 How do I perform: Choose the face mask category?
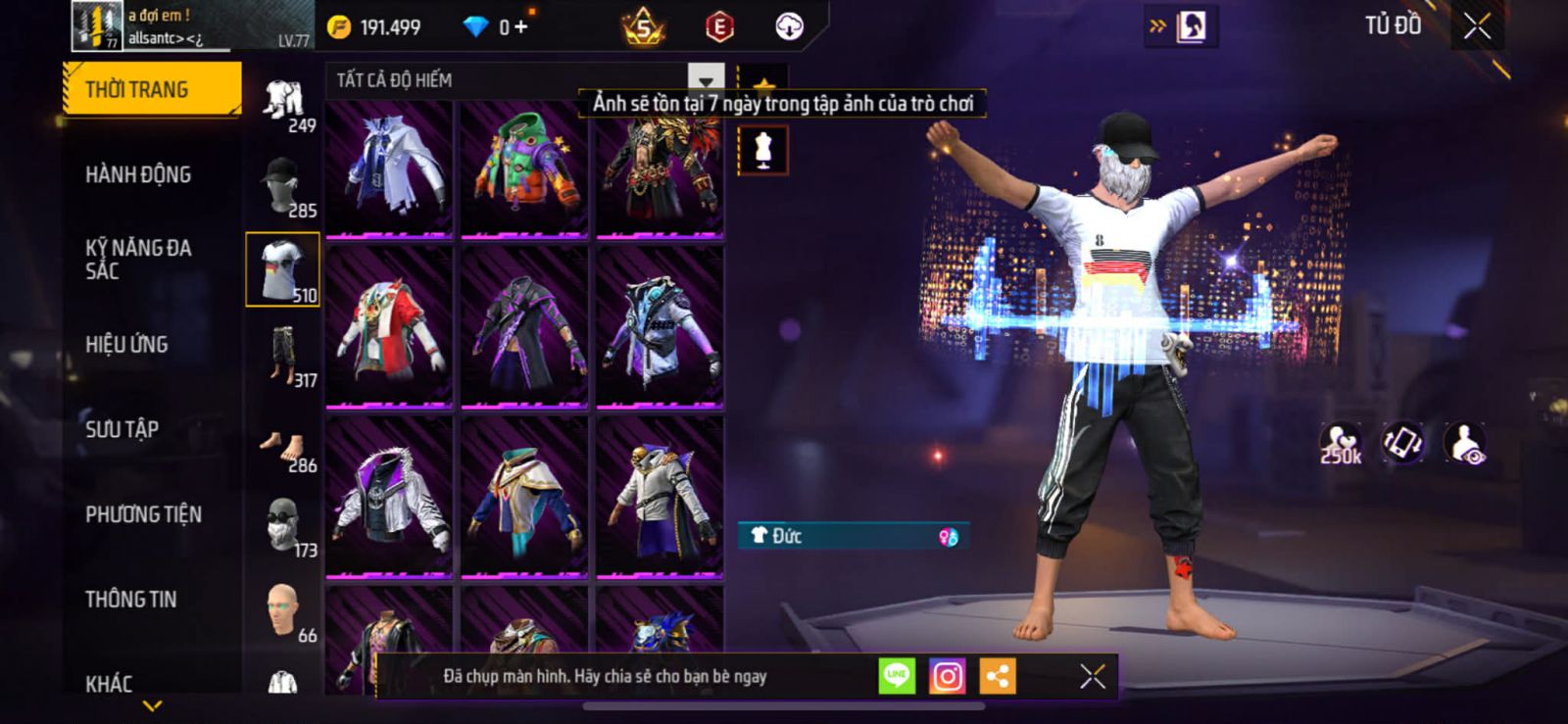(283, 525)
